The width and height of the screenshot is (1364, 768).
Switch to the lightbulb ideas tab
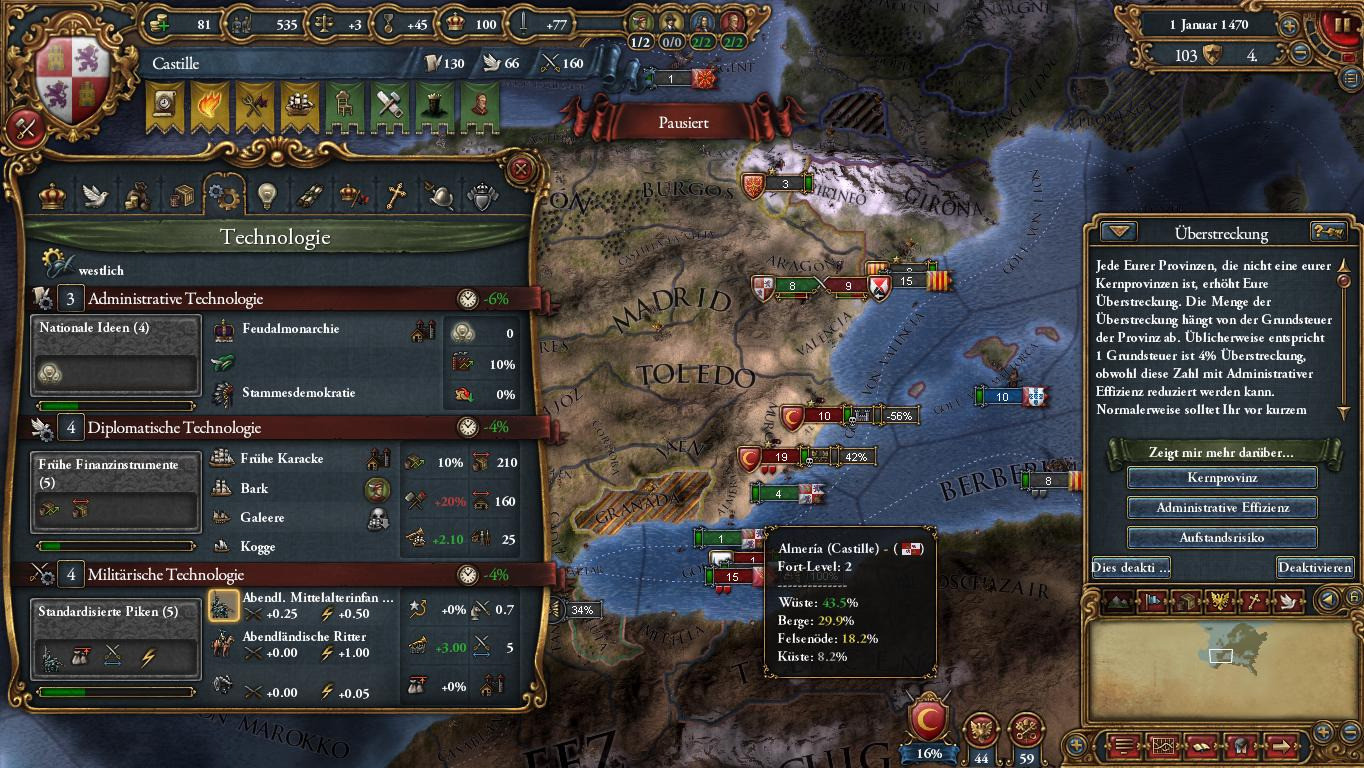point(265,196)
